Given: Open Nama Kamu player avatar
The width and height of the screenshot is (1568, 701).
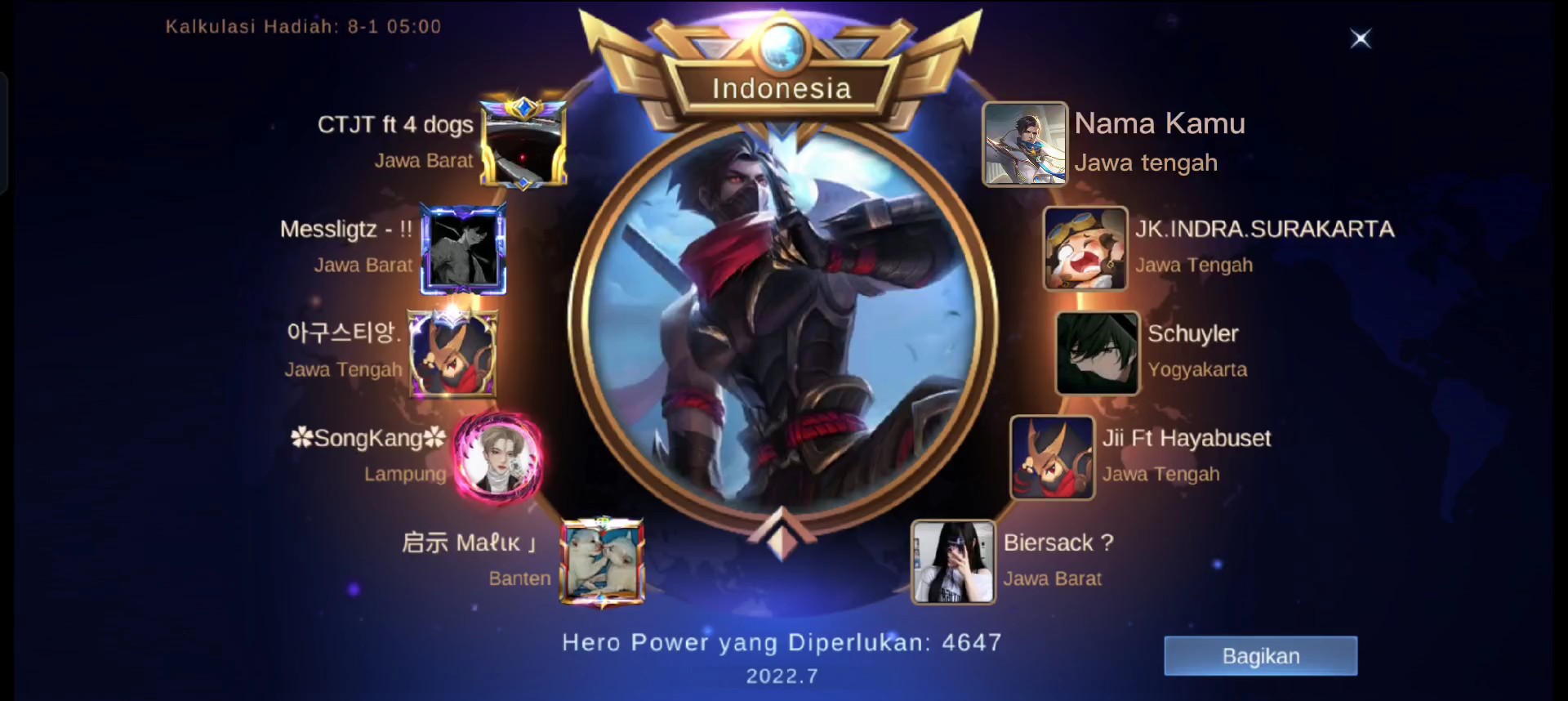Looking at the screenshot, I should click(1024, 145).
